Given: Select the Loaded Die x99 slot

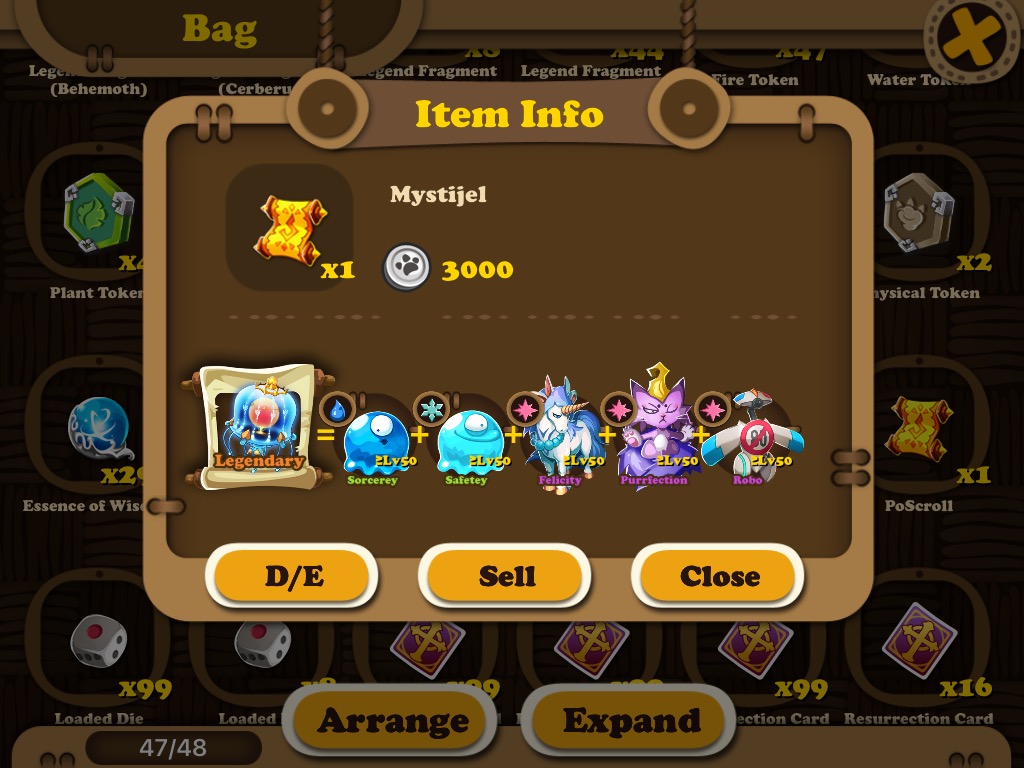Looking at the screenshot, I should click(x=98, y=643).
